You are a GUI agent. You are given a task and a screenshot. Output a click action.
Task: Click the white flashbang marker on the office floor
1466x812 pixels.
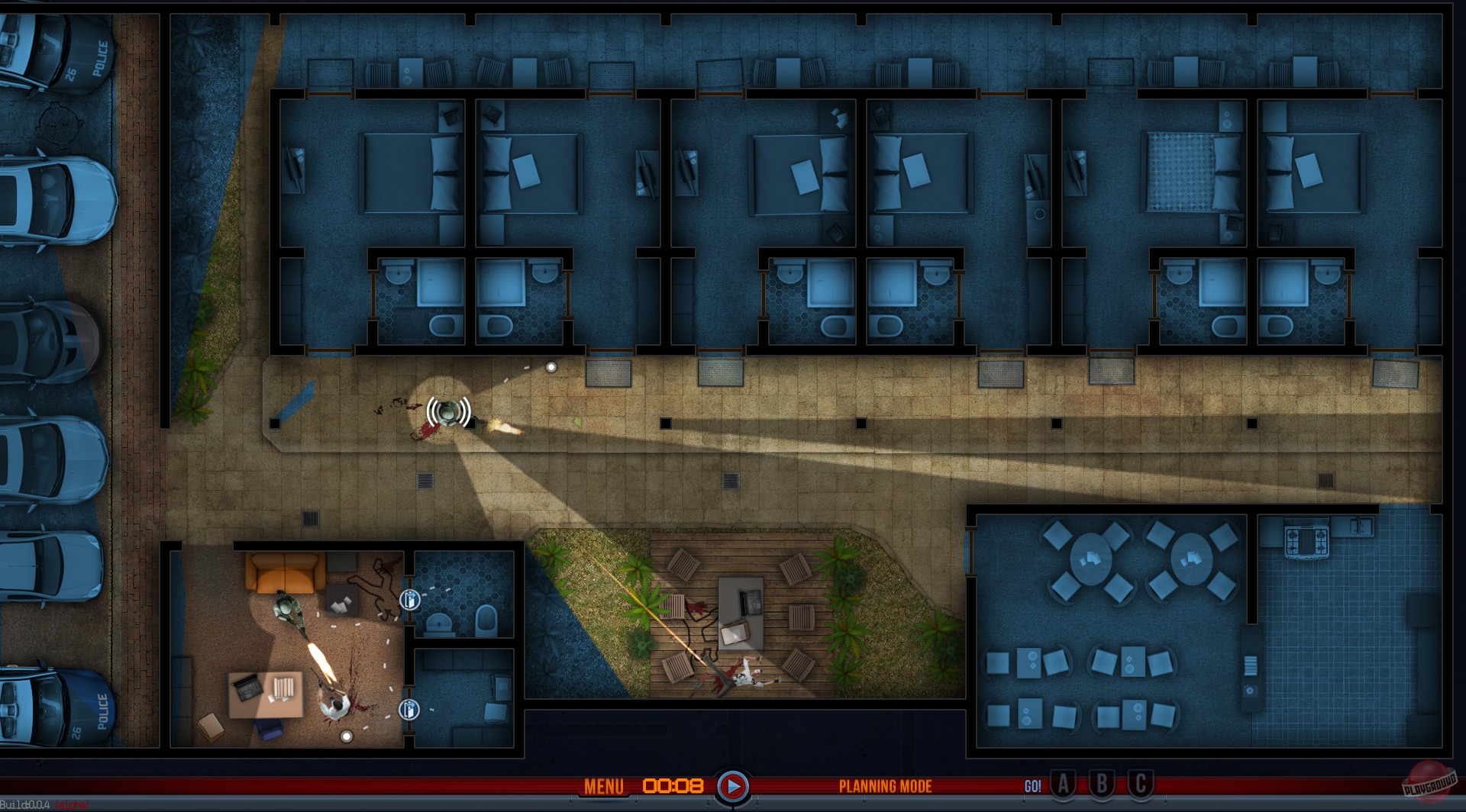[x=346, y=736]
